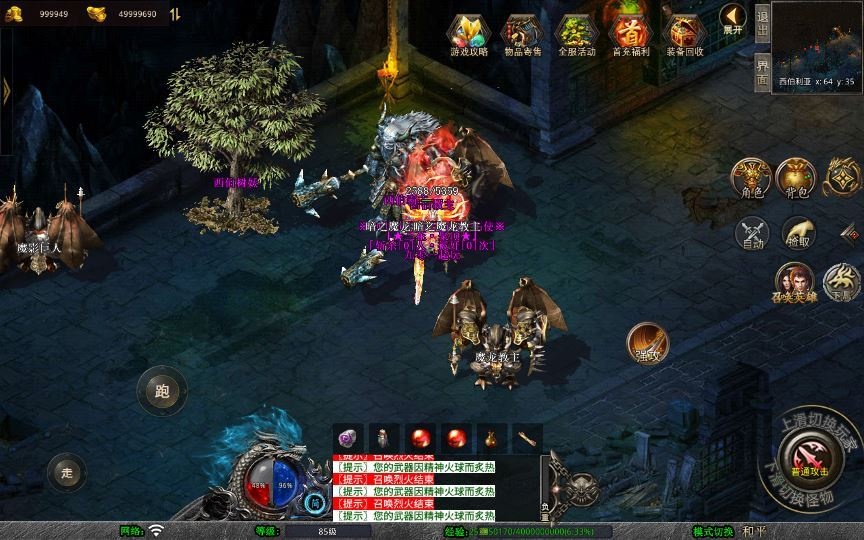864x540 pixels.
Task: Tap the 拾取 pickup button
Action: 797,234
